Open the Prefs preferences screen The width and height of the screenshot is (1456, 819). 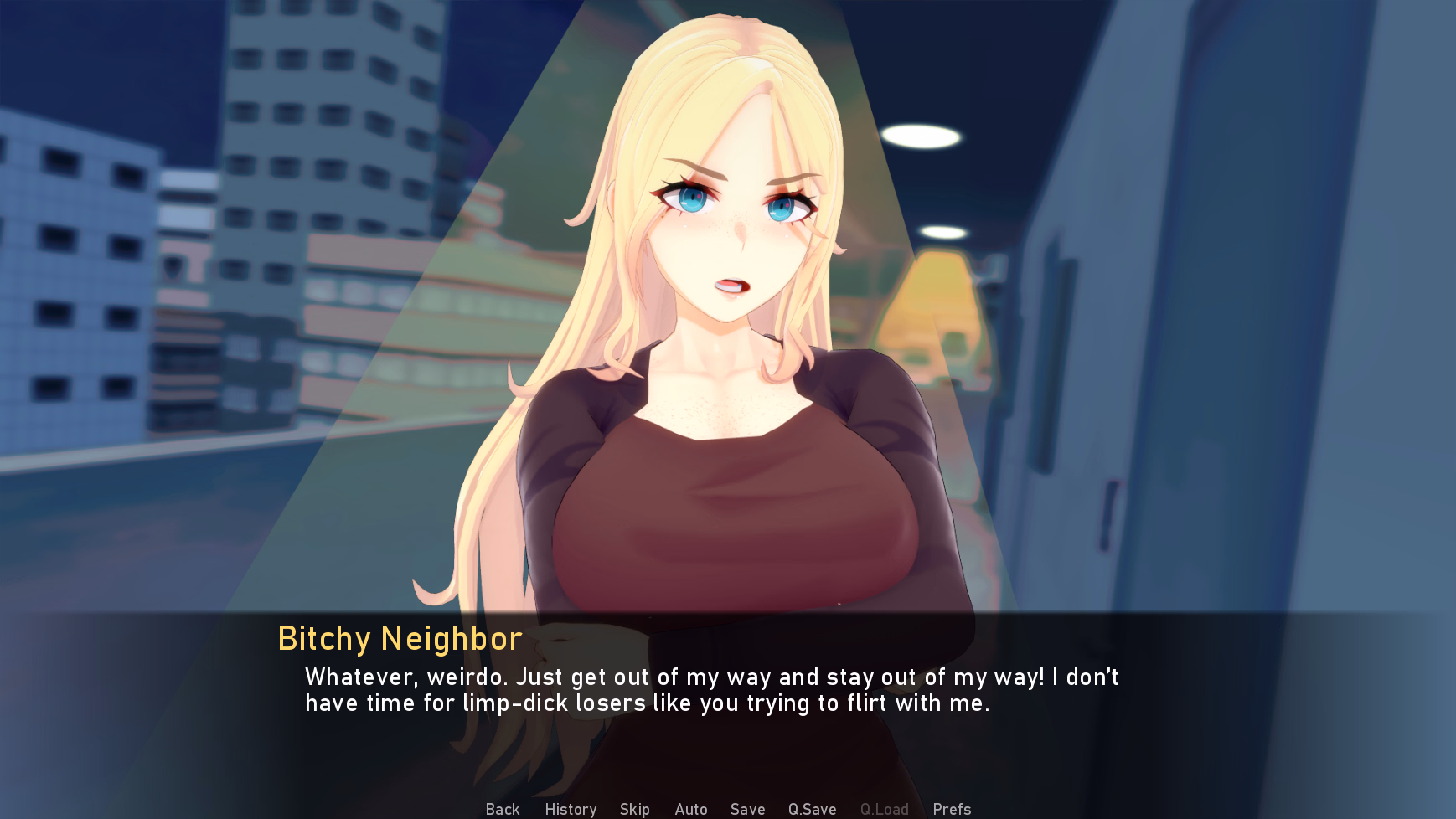952,809
